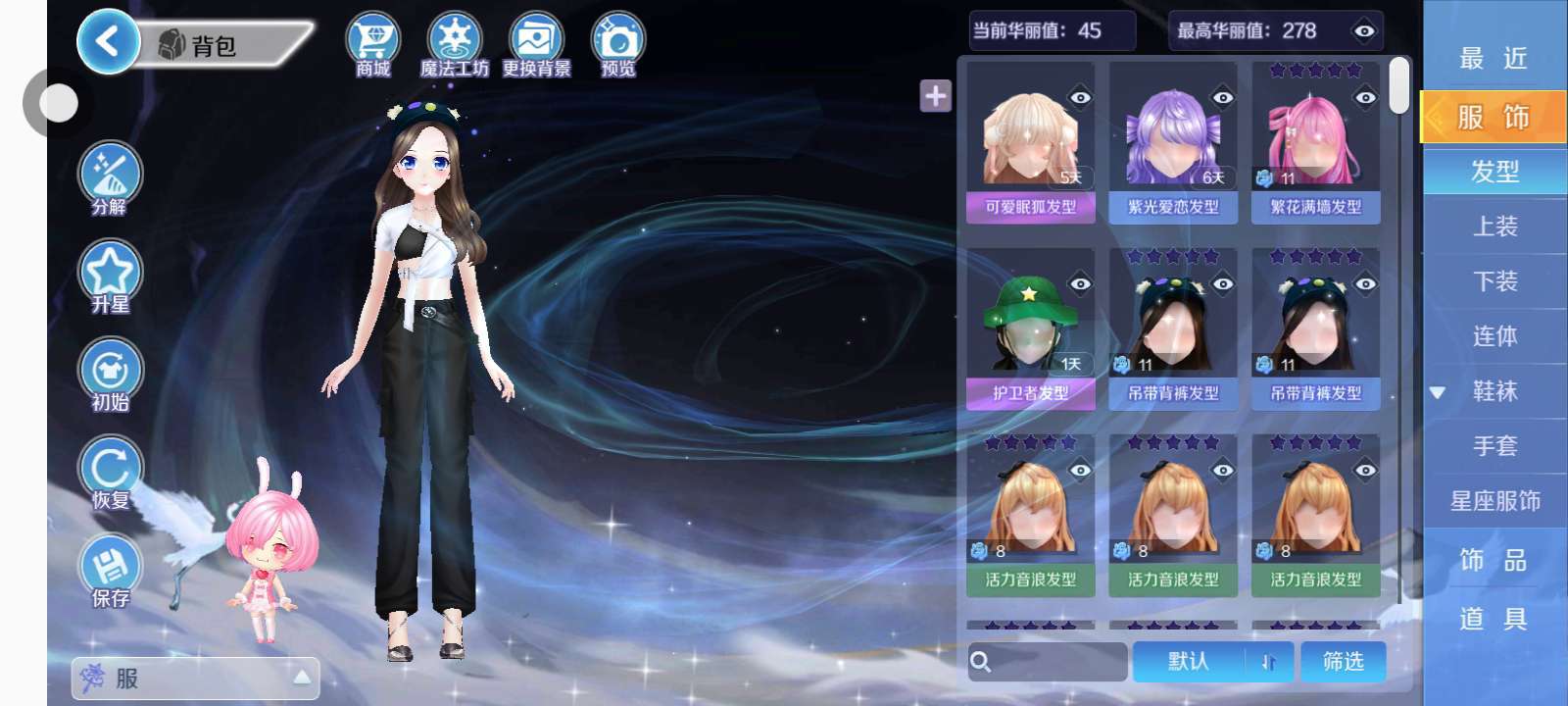
Task: Open the 预览 preview camera
Action: [617, 45]
